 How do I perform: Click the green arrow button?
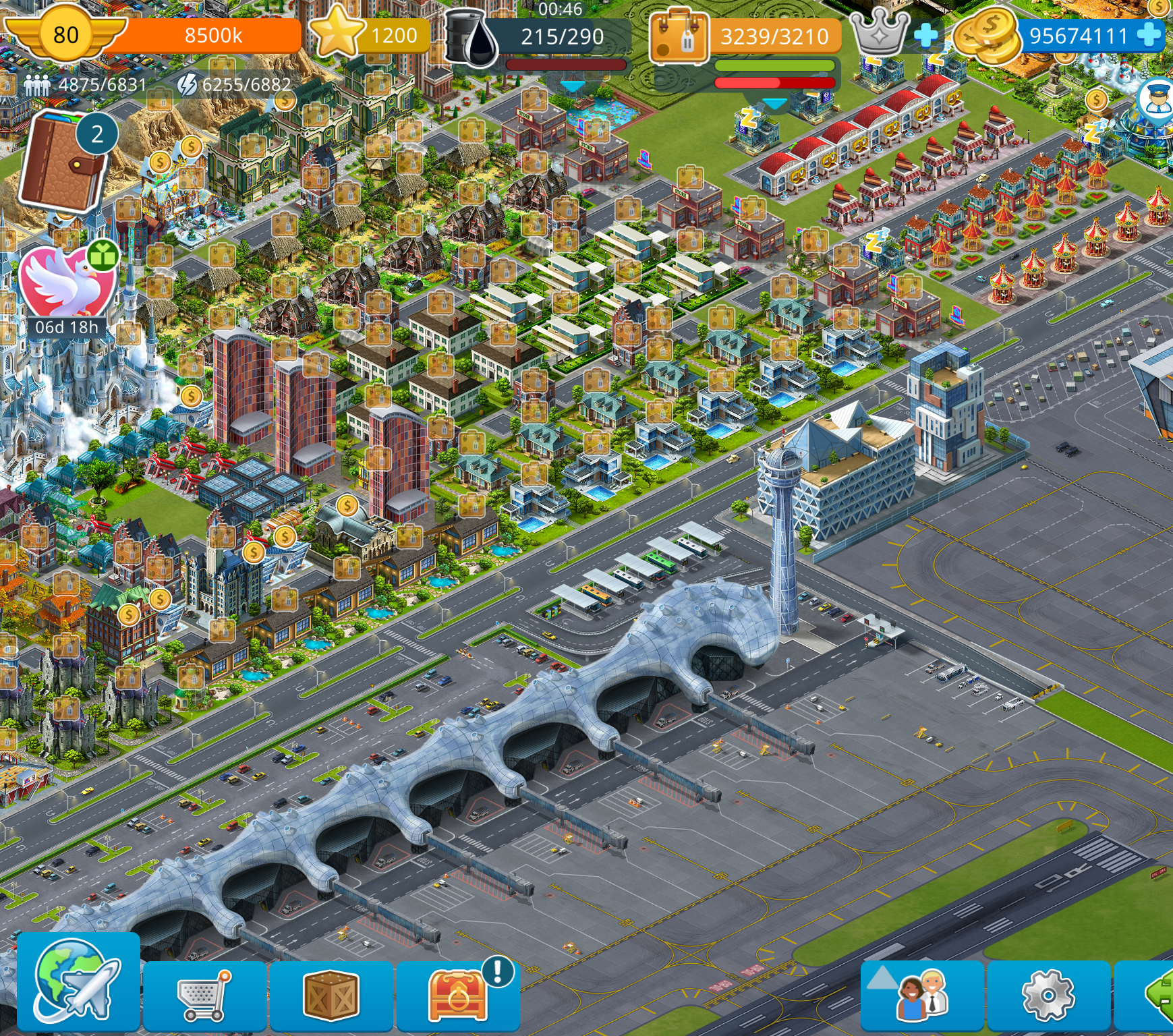coord(1159,995)
